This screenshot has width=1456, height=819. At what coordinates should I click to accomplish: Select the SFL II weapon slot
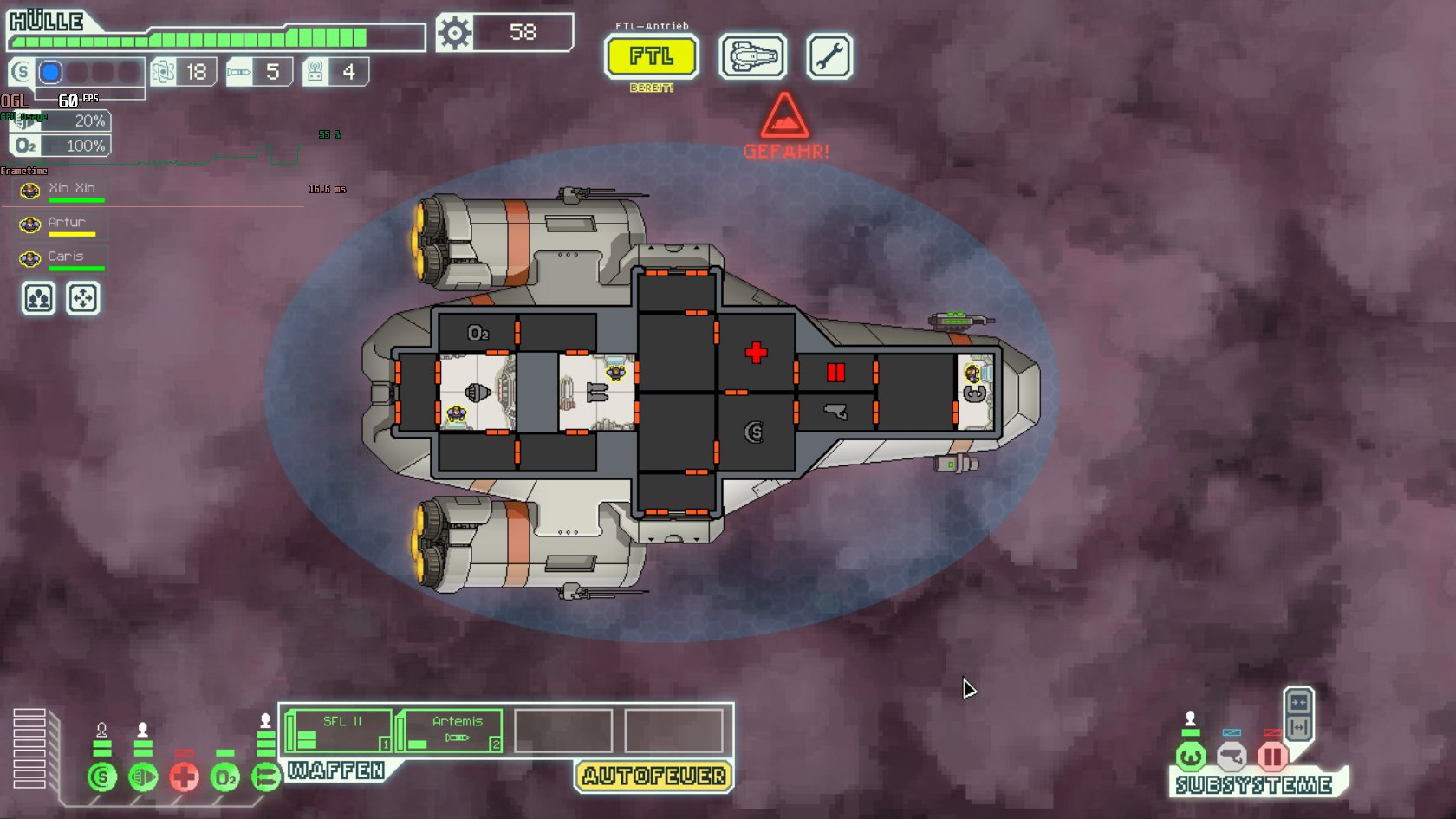click(340, 731)
